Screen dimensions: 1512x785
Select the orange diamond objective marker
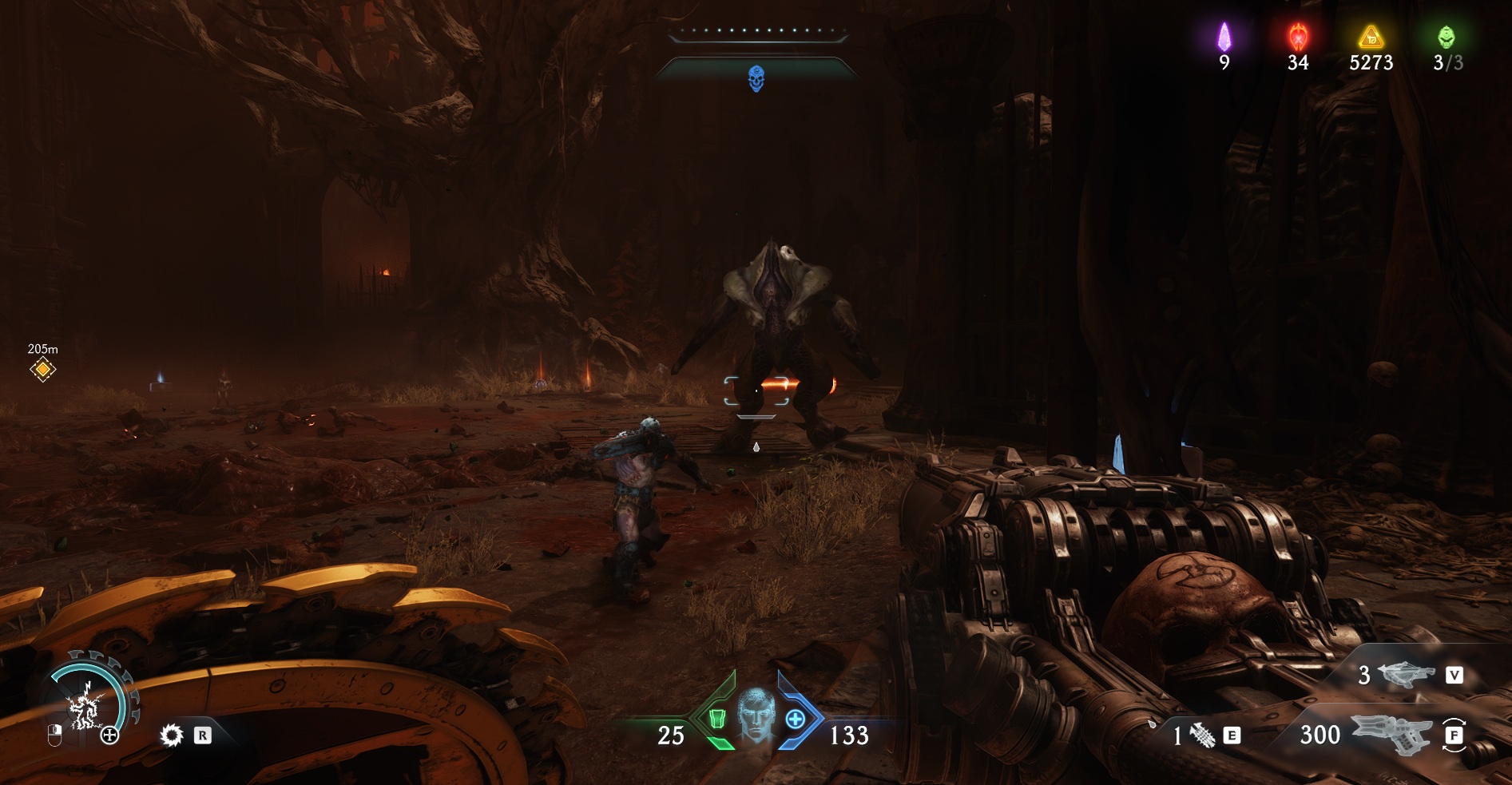coord(42,369)
